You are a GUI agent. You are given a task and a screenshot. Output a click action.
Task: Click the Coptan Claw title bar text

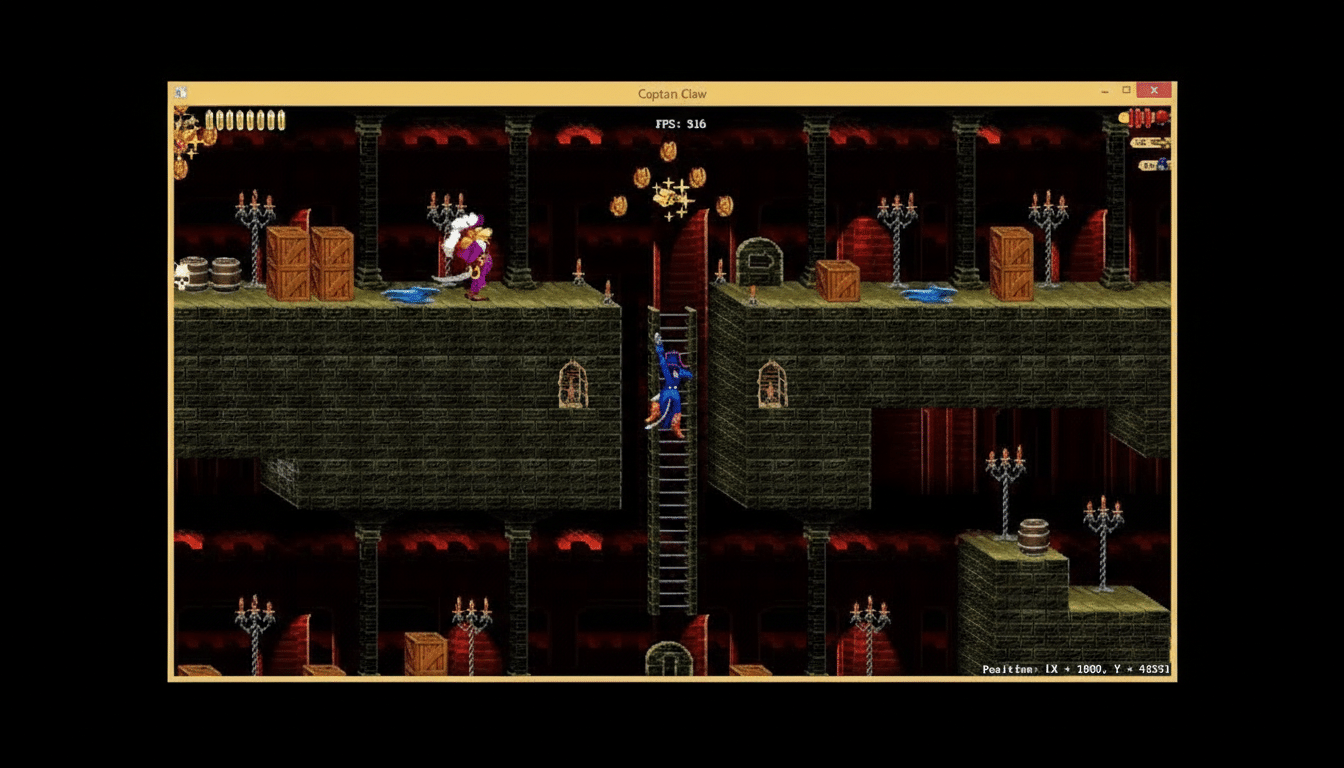coord(669,93)
